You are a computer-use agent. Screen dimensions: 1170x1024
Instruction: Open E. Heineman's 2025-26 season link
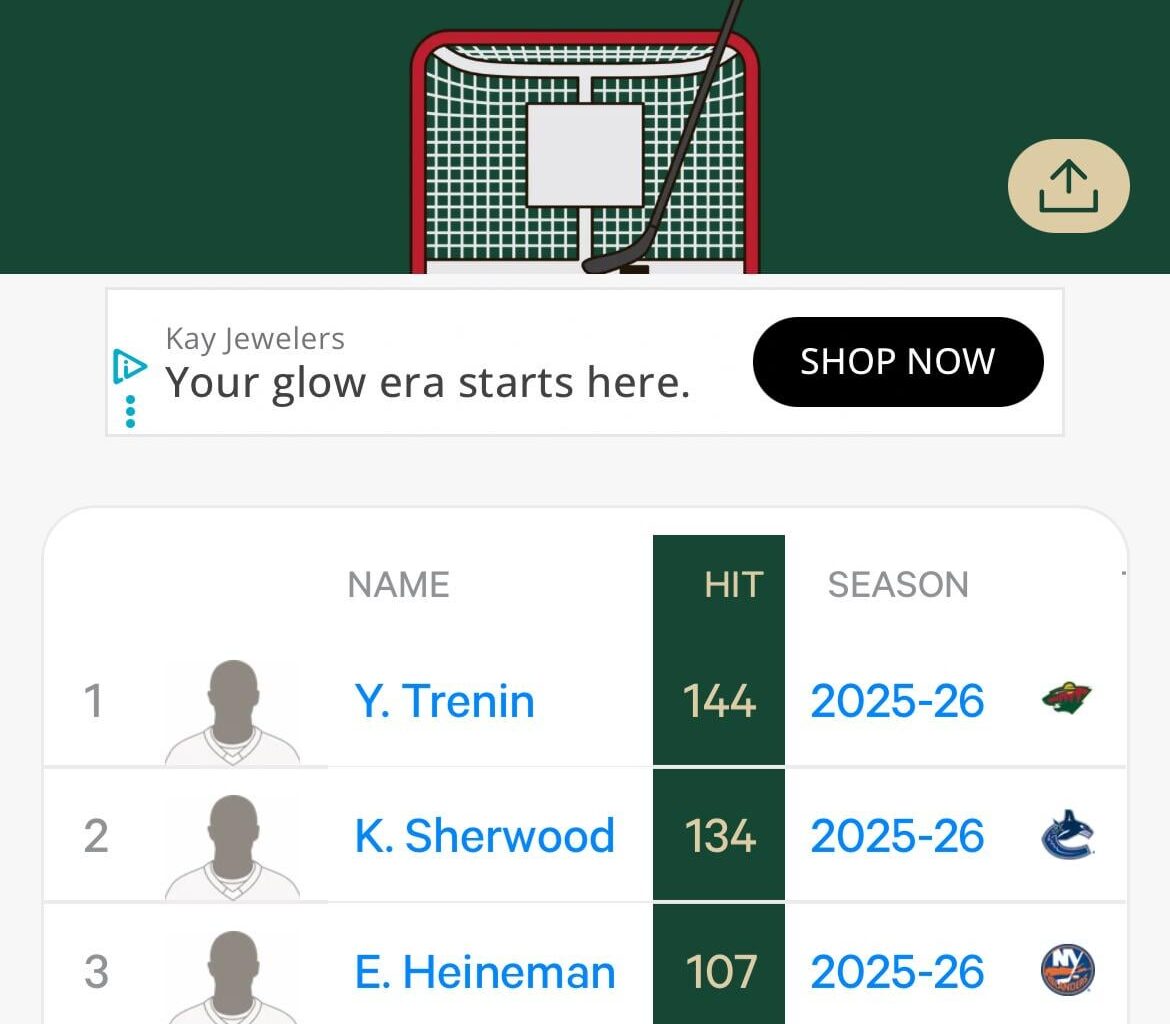897,972
